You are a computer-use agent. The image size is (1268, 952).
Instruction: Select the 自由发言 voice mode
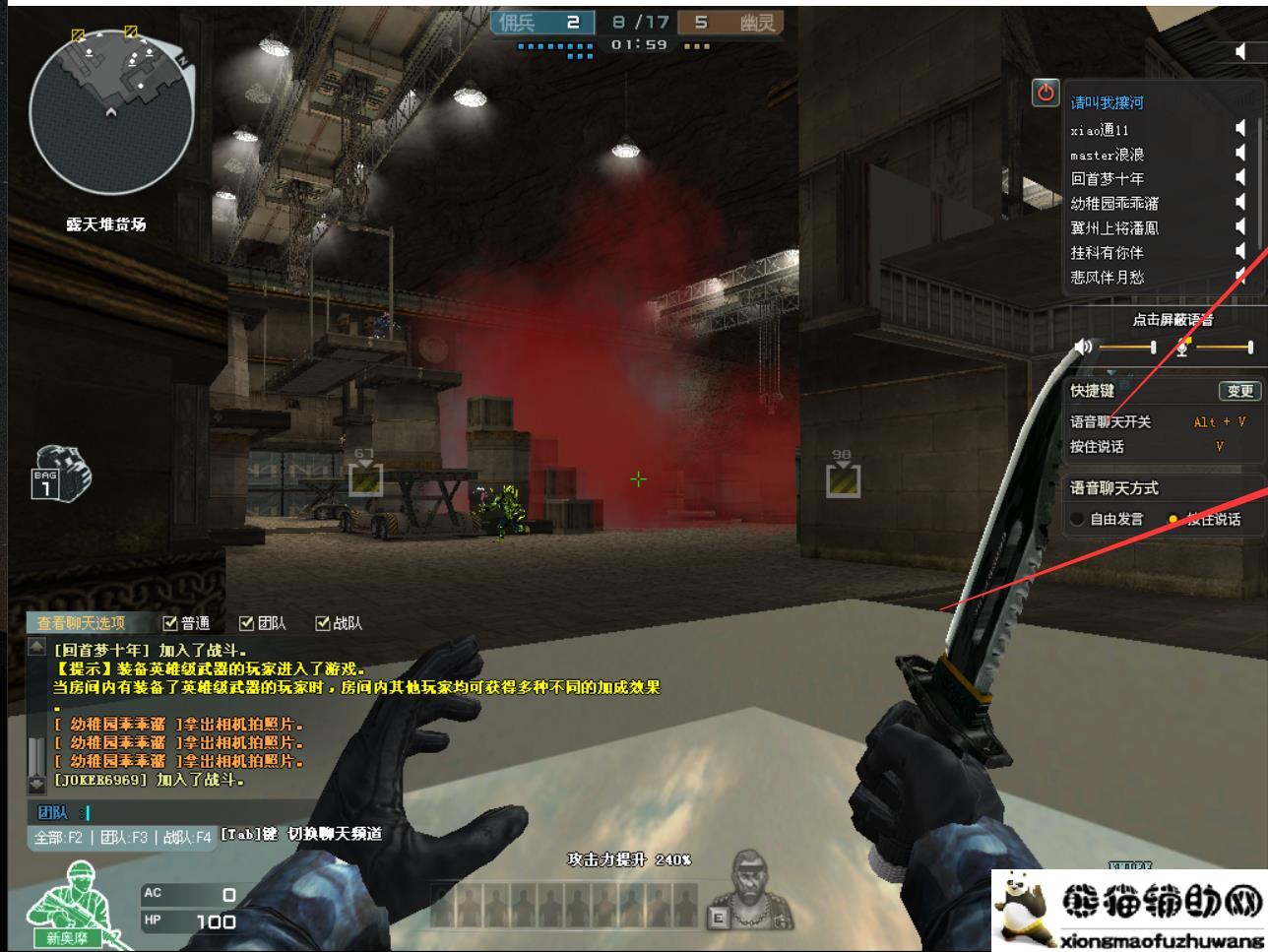(x=1078, y=519)
